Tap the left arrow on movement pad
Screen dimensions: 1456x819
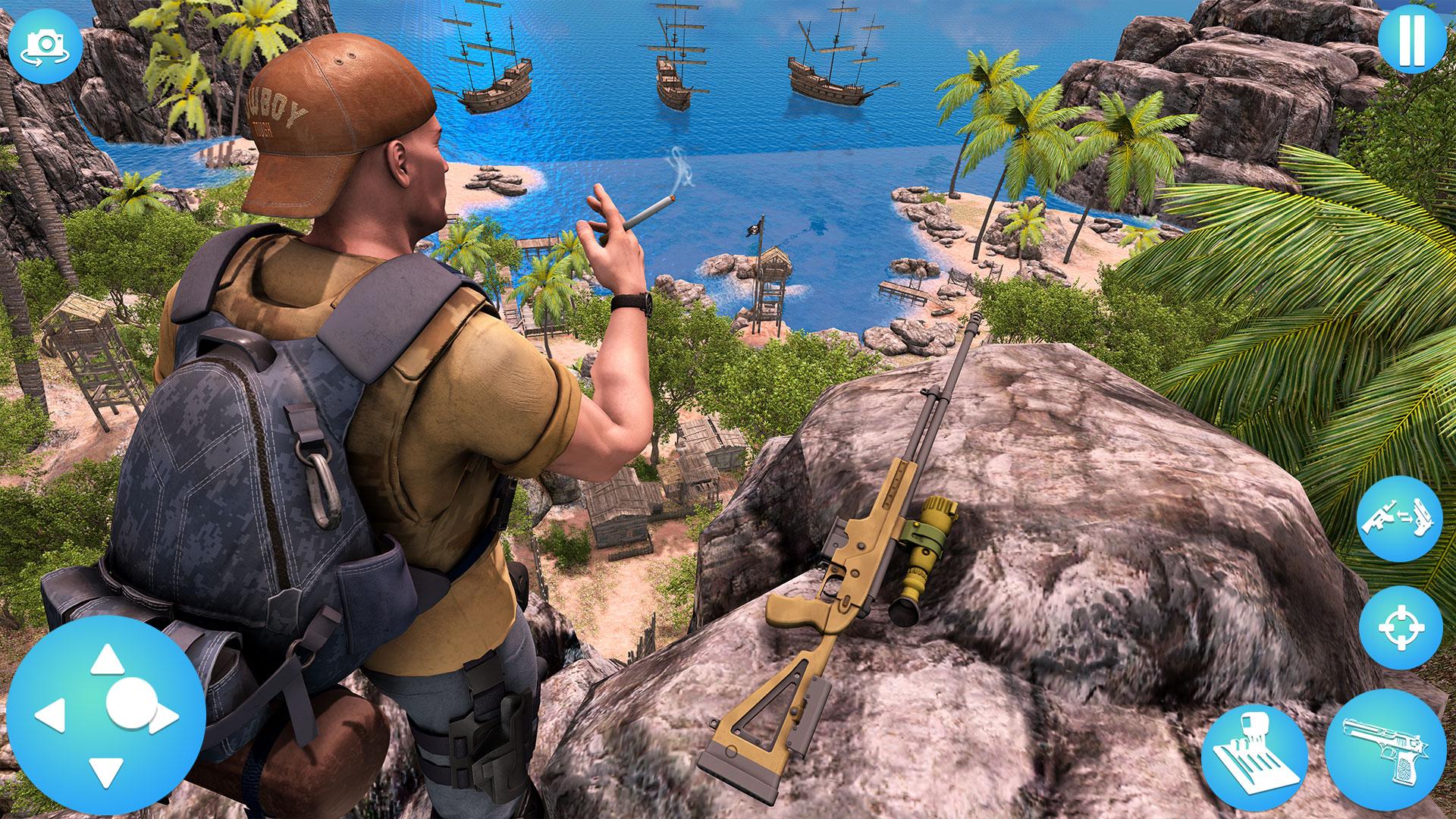pyautogui.click(x=52, y=716)
